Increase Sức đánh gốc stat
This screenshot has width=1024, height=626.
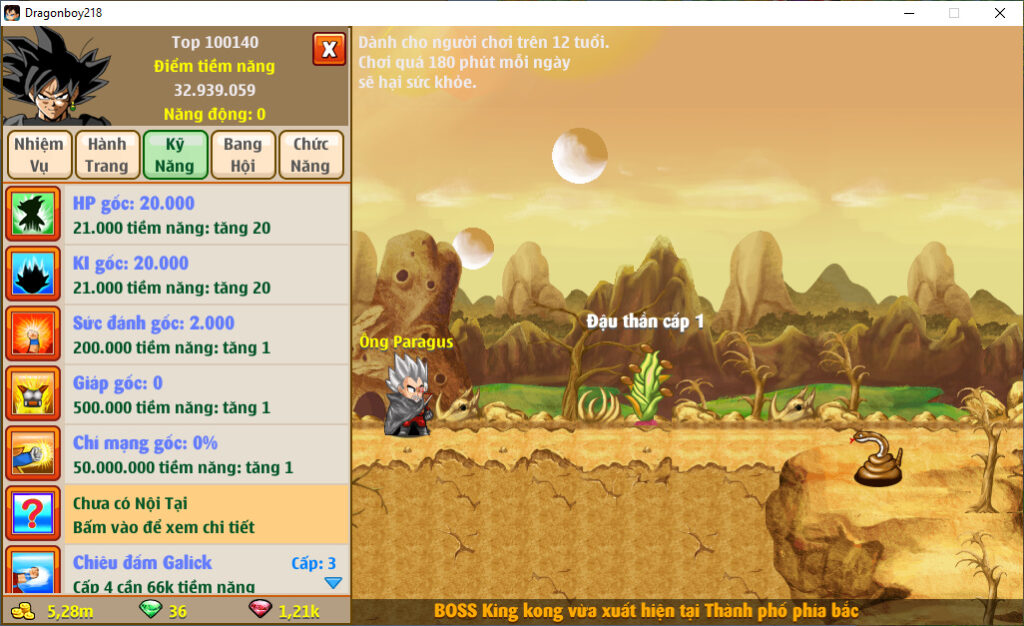pyautogui.click(x=176, y=335)
